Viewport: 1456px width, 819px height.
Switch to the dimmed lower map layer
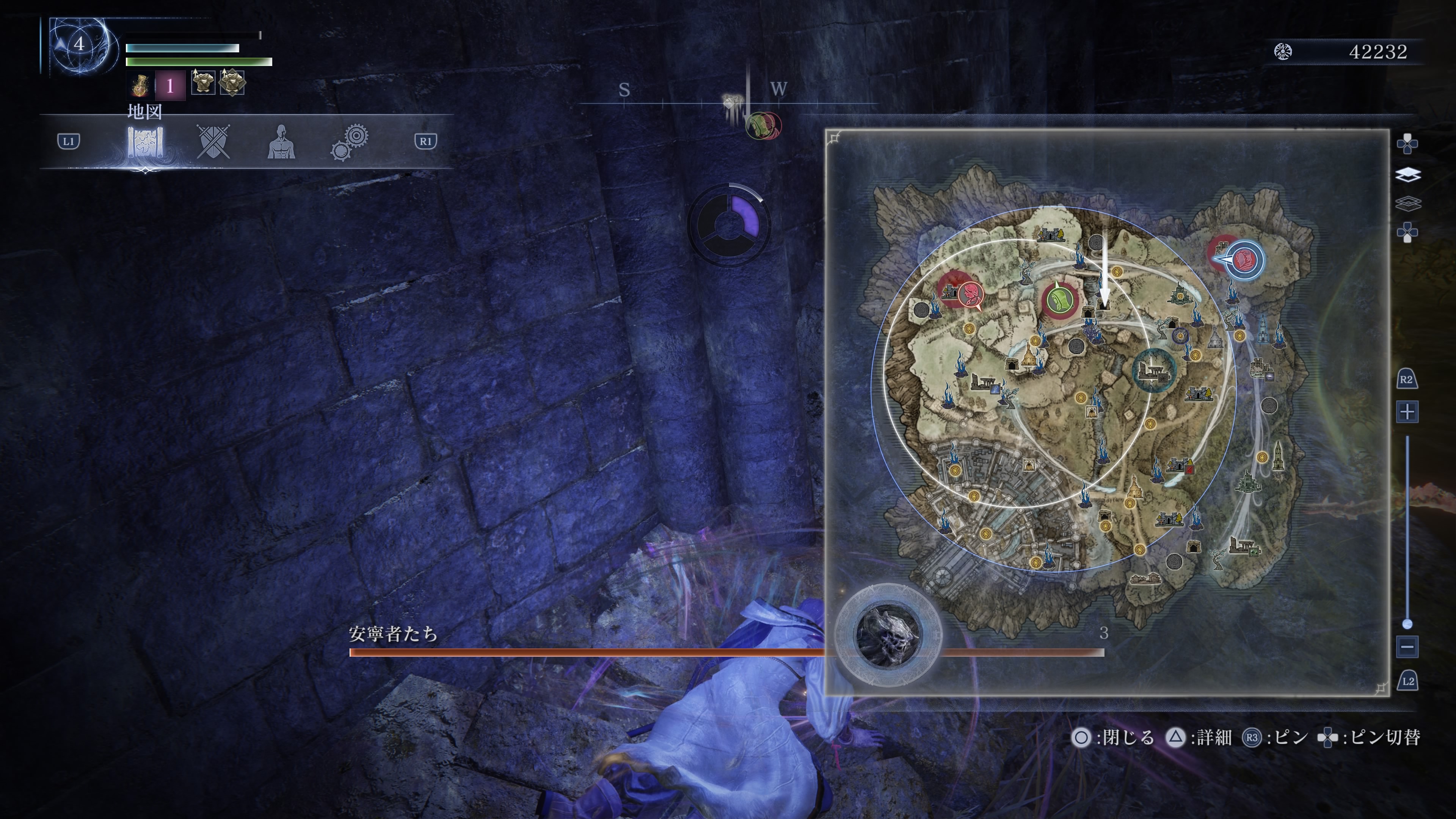click(x=1407, y=203)
